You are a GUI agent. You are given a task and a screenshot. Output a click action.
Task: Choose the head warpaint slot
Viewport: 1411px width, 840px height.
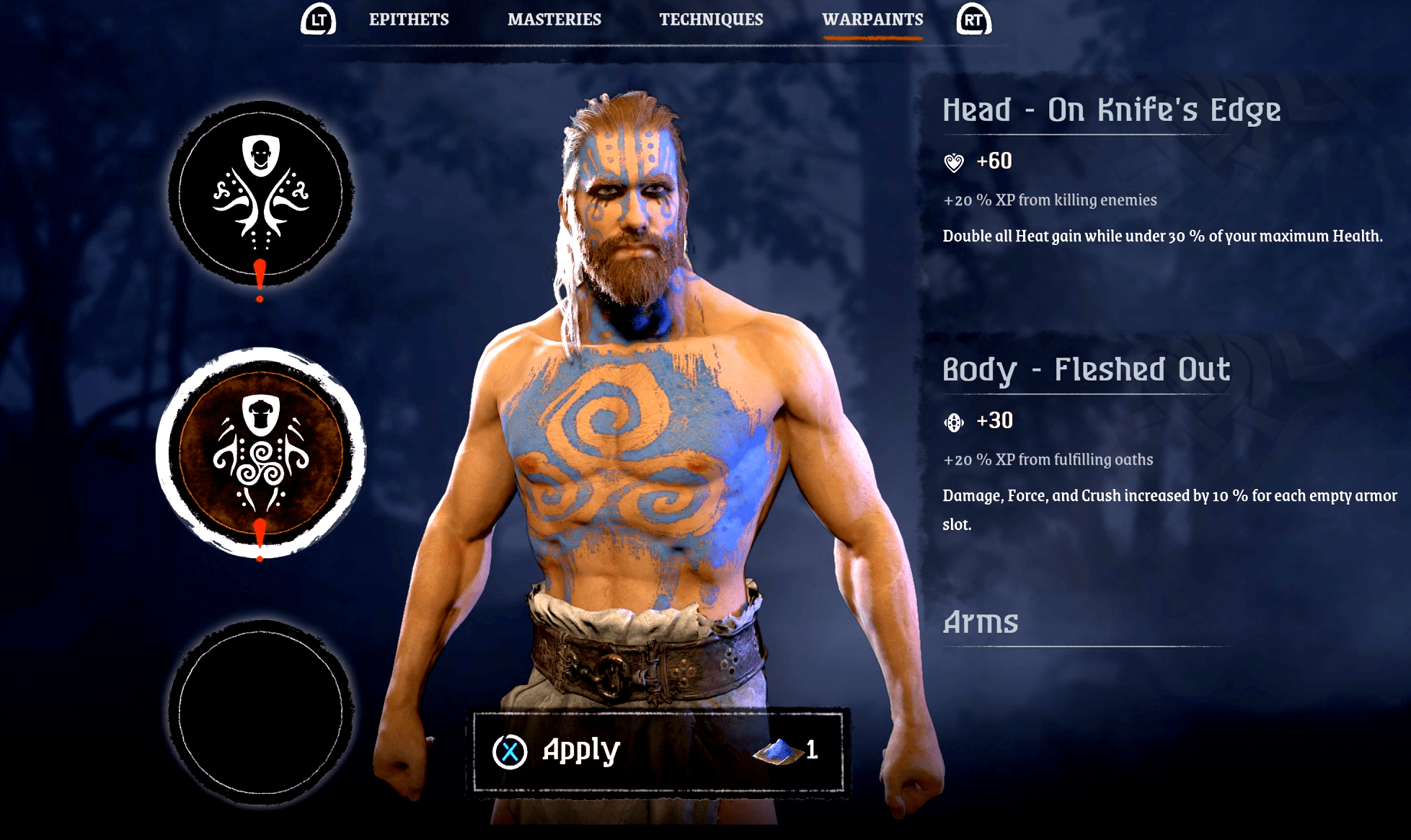click(x=261, y=193)
